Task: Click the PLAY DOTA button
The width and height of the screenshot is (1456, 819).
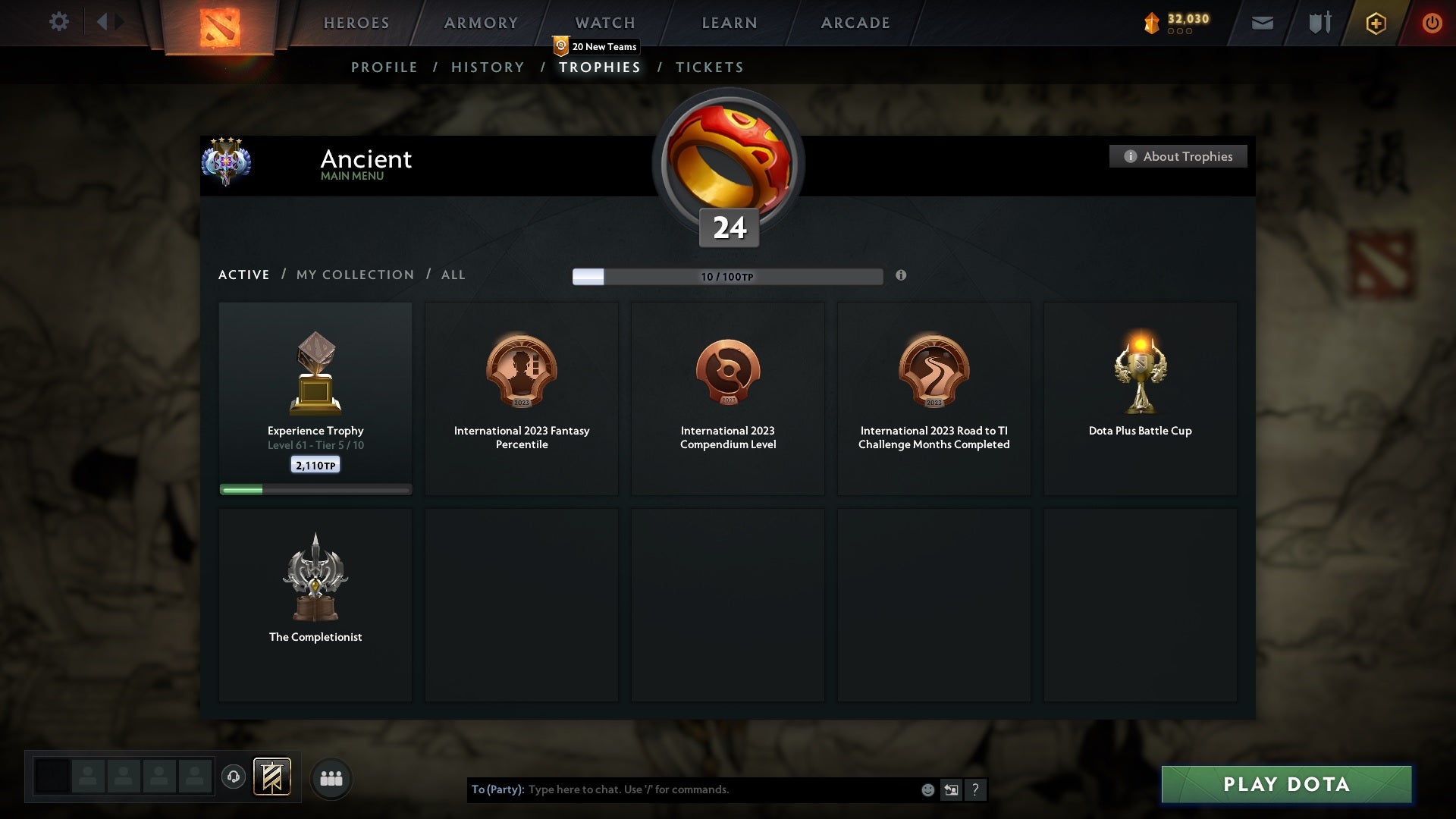Action: 1287,785
